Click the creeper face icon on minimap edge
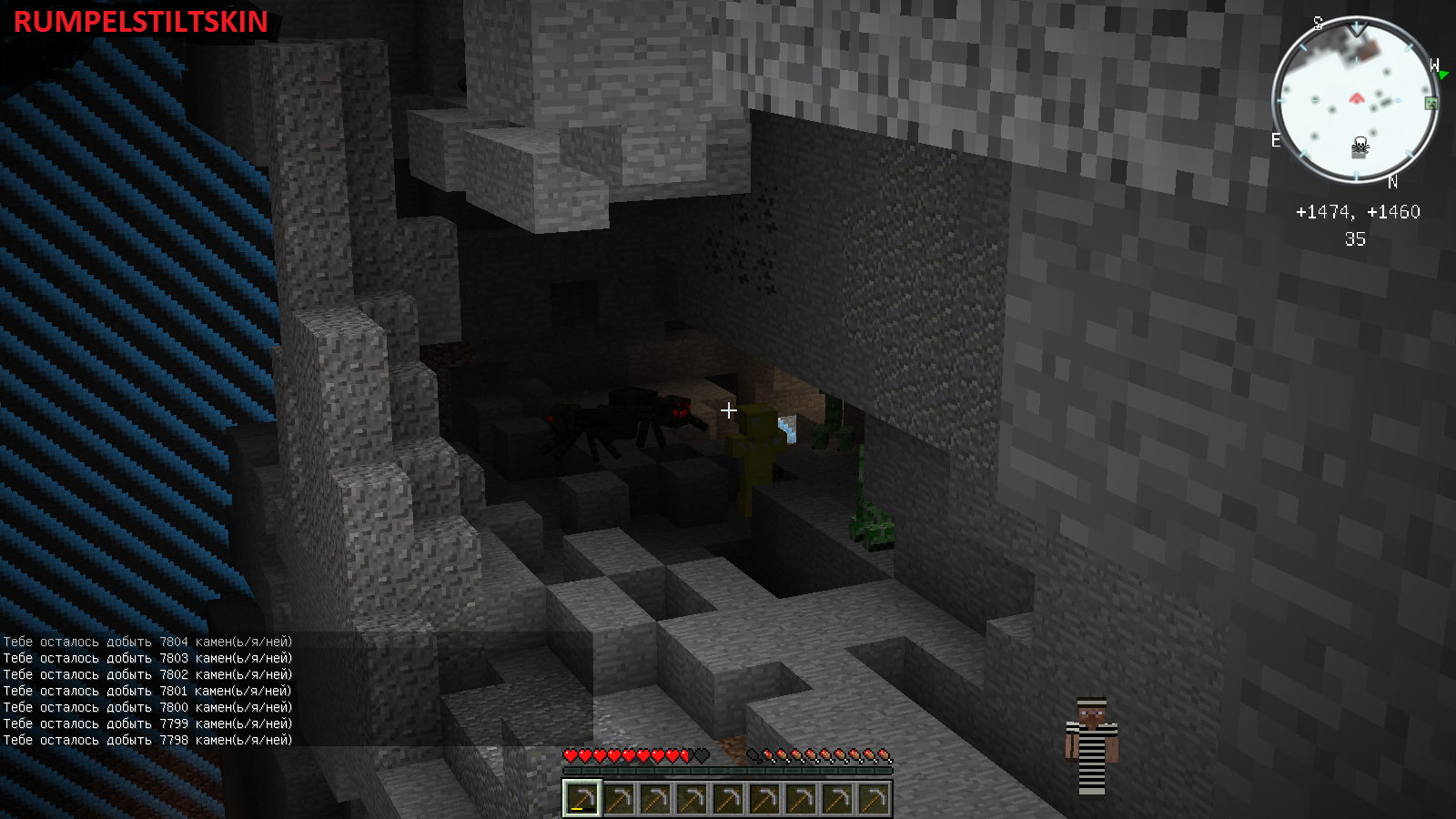This screenshot has height=819, width=1456. pyautogui.click(x=1431, y=103)
